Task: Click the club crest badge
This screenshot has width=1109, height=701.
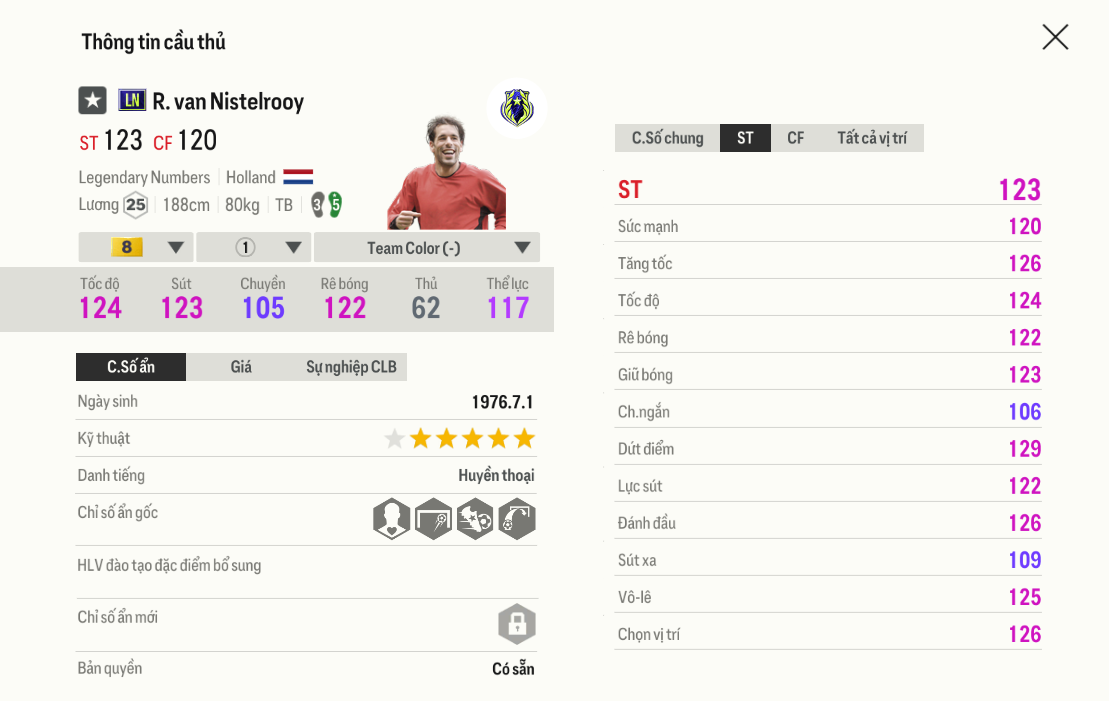Action: coord(516,107)
